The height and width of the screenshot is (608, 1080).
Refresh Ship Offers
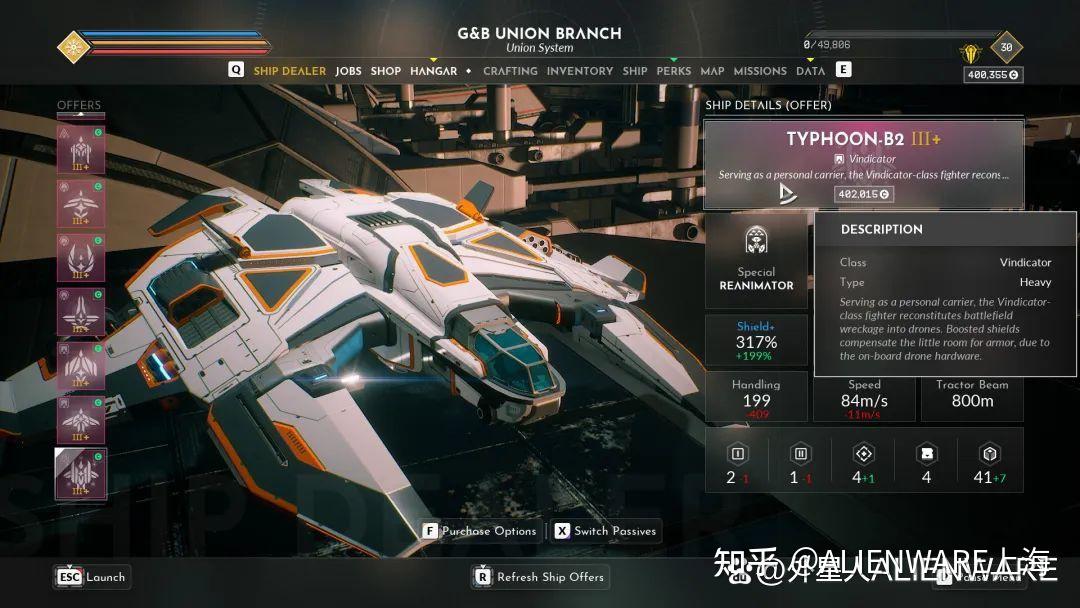click(540, 577)
